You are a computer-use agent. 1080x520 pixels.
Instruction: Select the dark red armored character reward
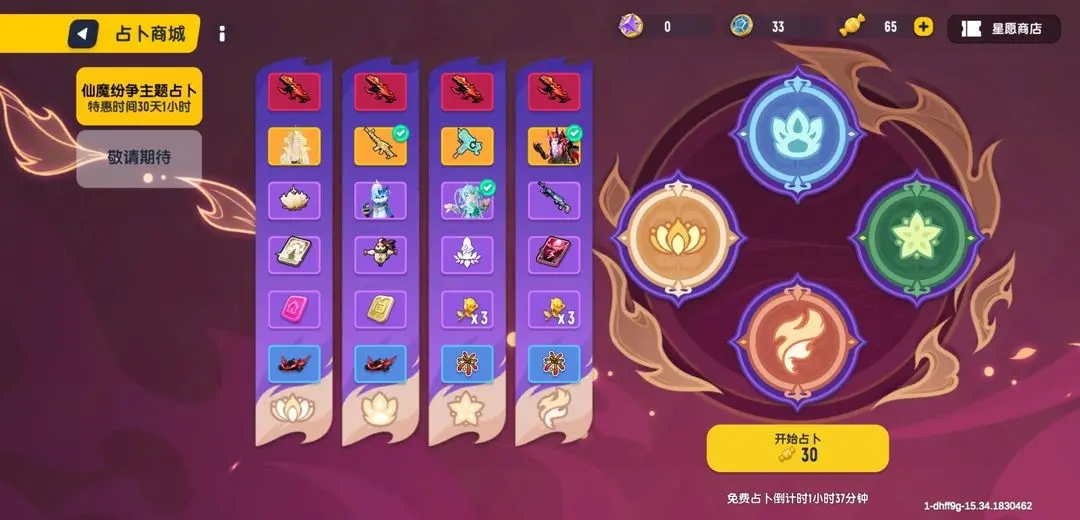554,146
